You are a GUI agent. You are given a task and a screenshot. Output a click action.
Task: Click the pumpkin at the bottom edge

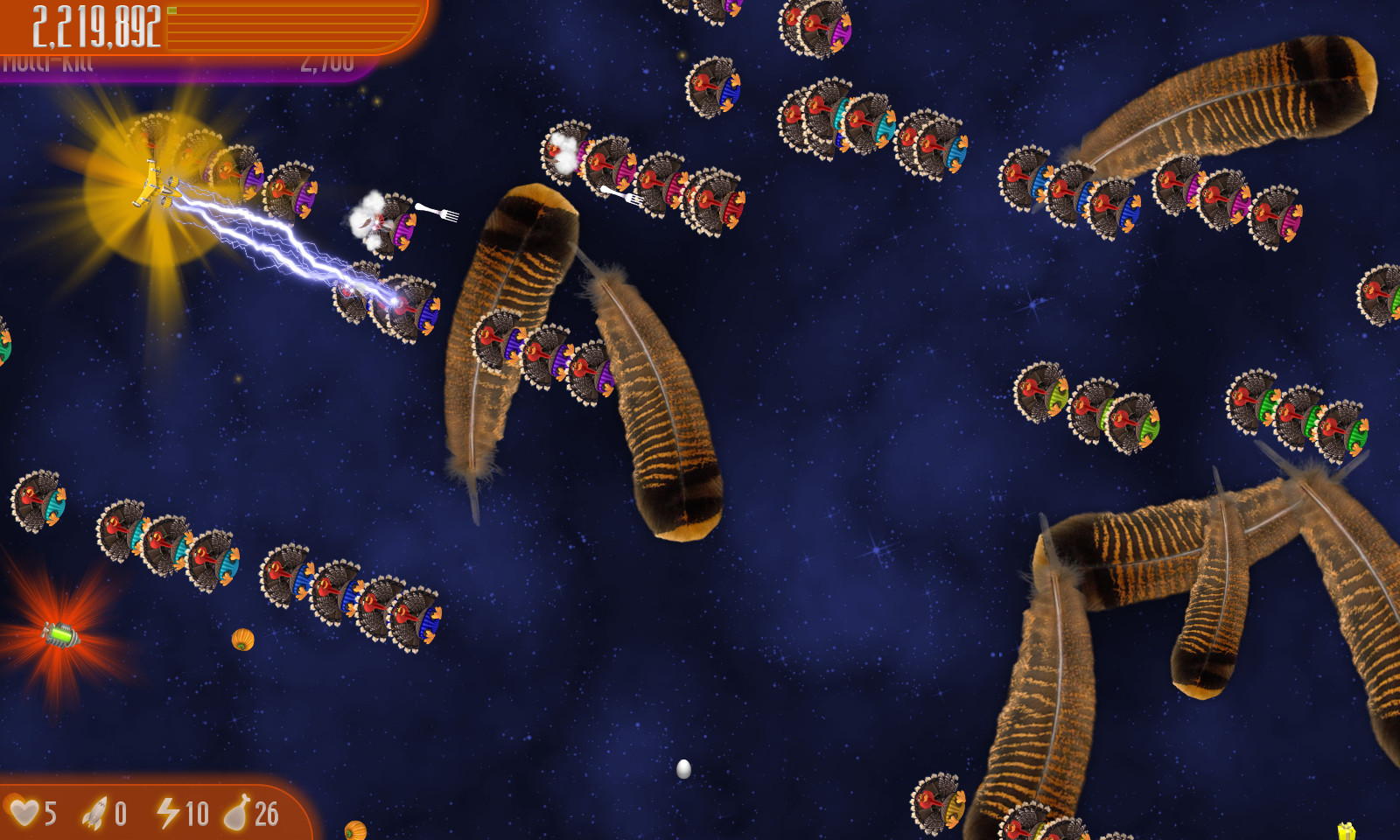(357, 831)
